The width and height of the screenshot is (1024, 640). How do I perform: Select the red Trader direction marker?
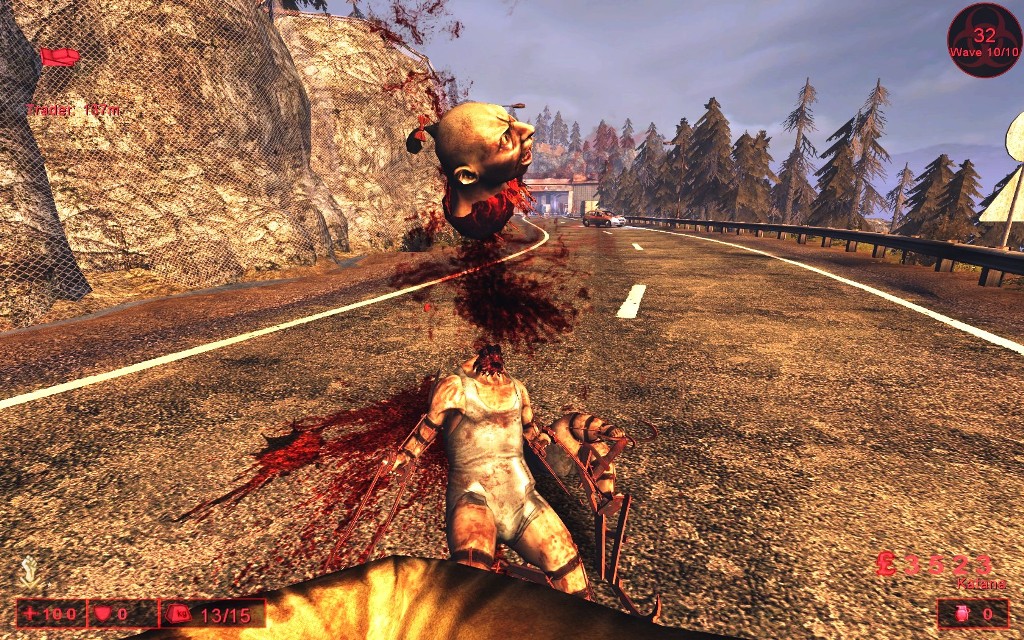(x=59, y=57)
